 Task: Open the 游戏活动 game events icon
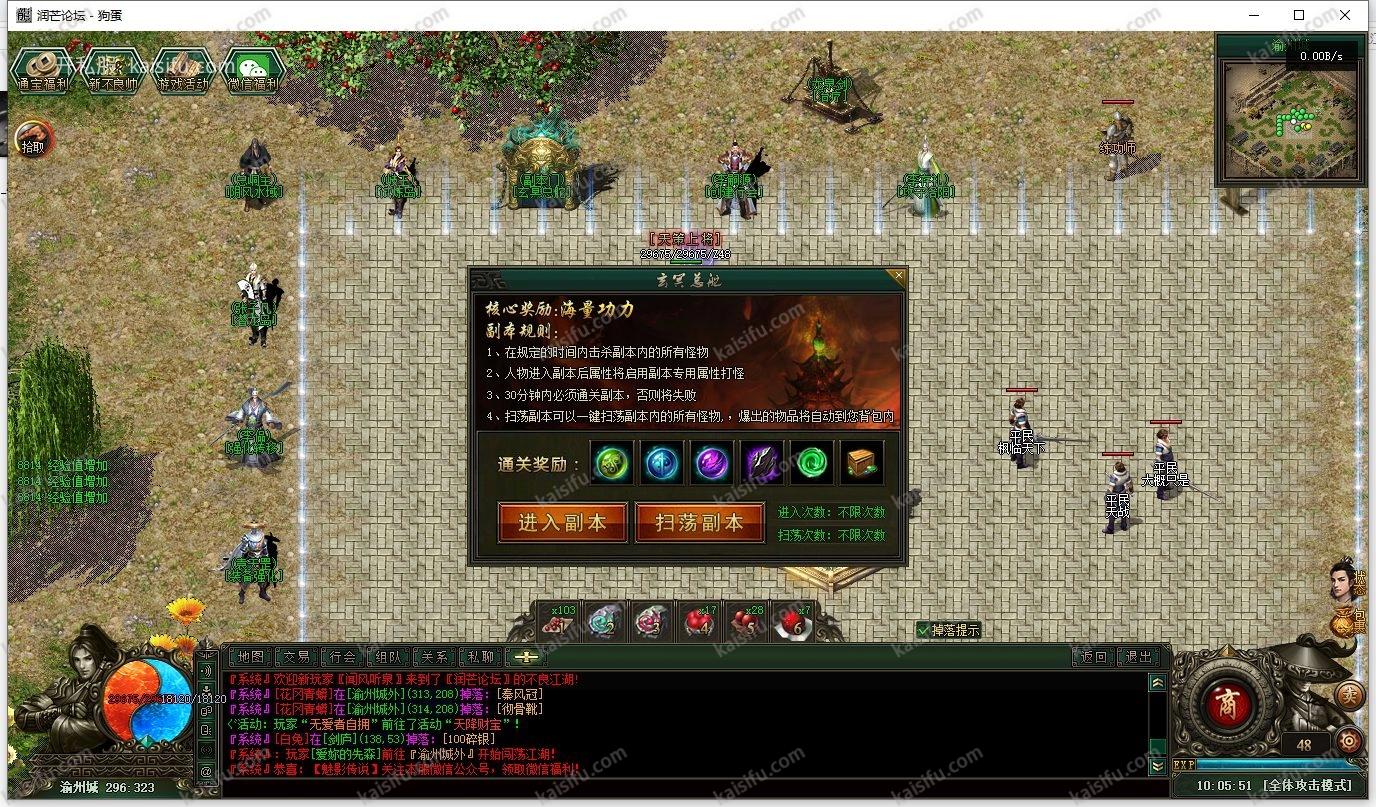point(183,70)
